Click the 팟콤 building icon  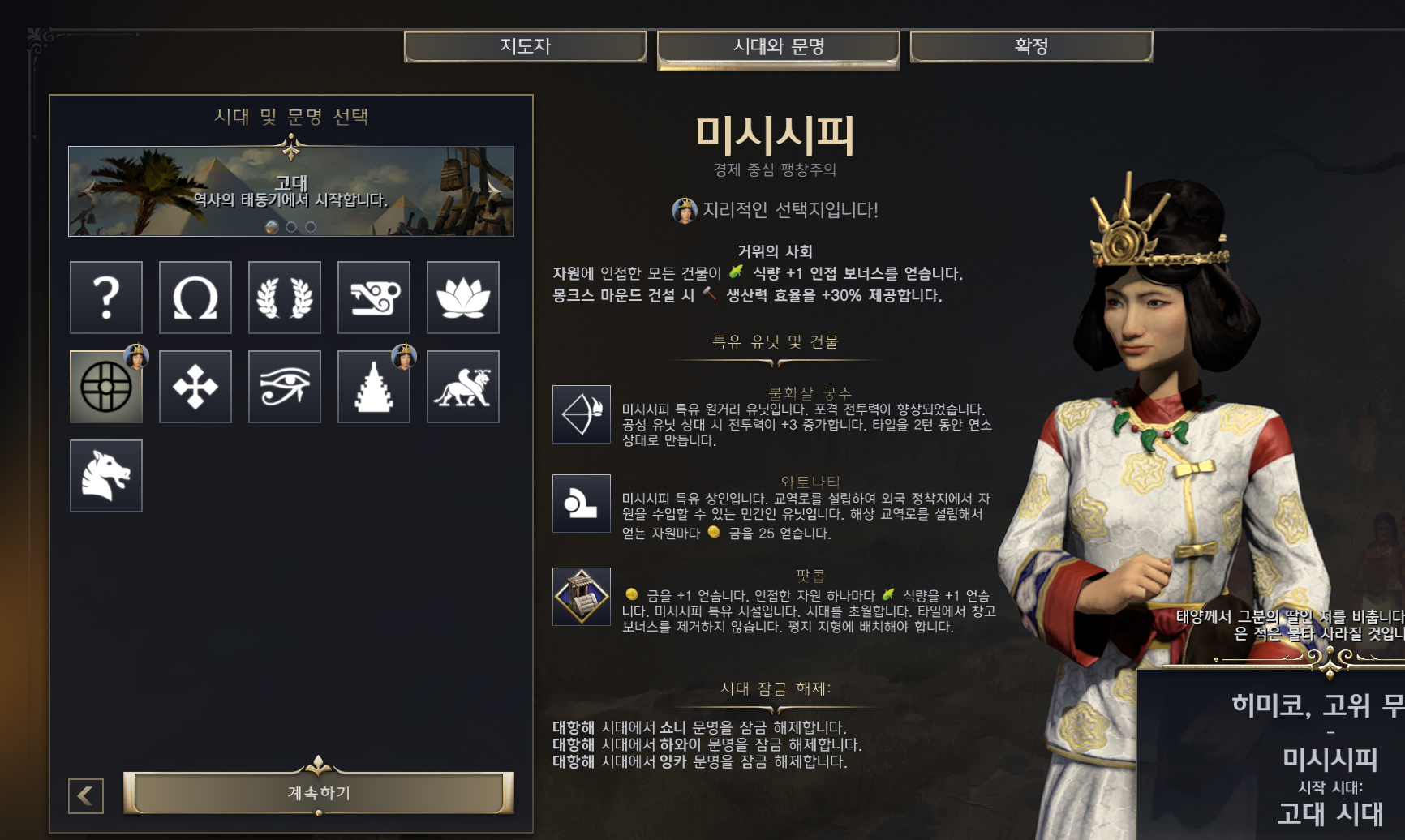point(582,597)
